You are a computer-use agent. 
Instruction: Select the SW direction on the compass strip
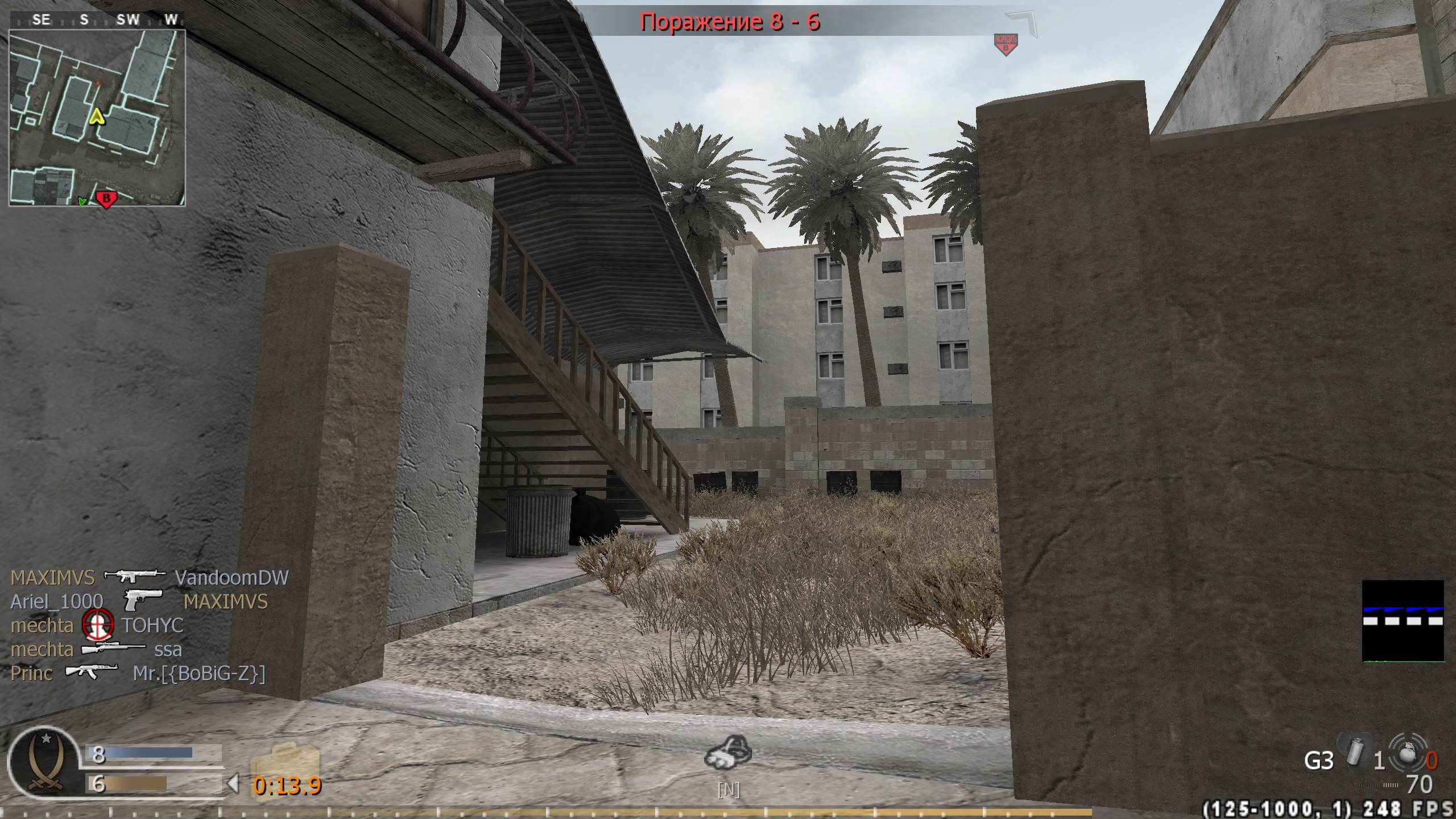coord(129,19)
